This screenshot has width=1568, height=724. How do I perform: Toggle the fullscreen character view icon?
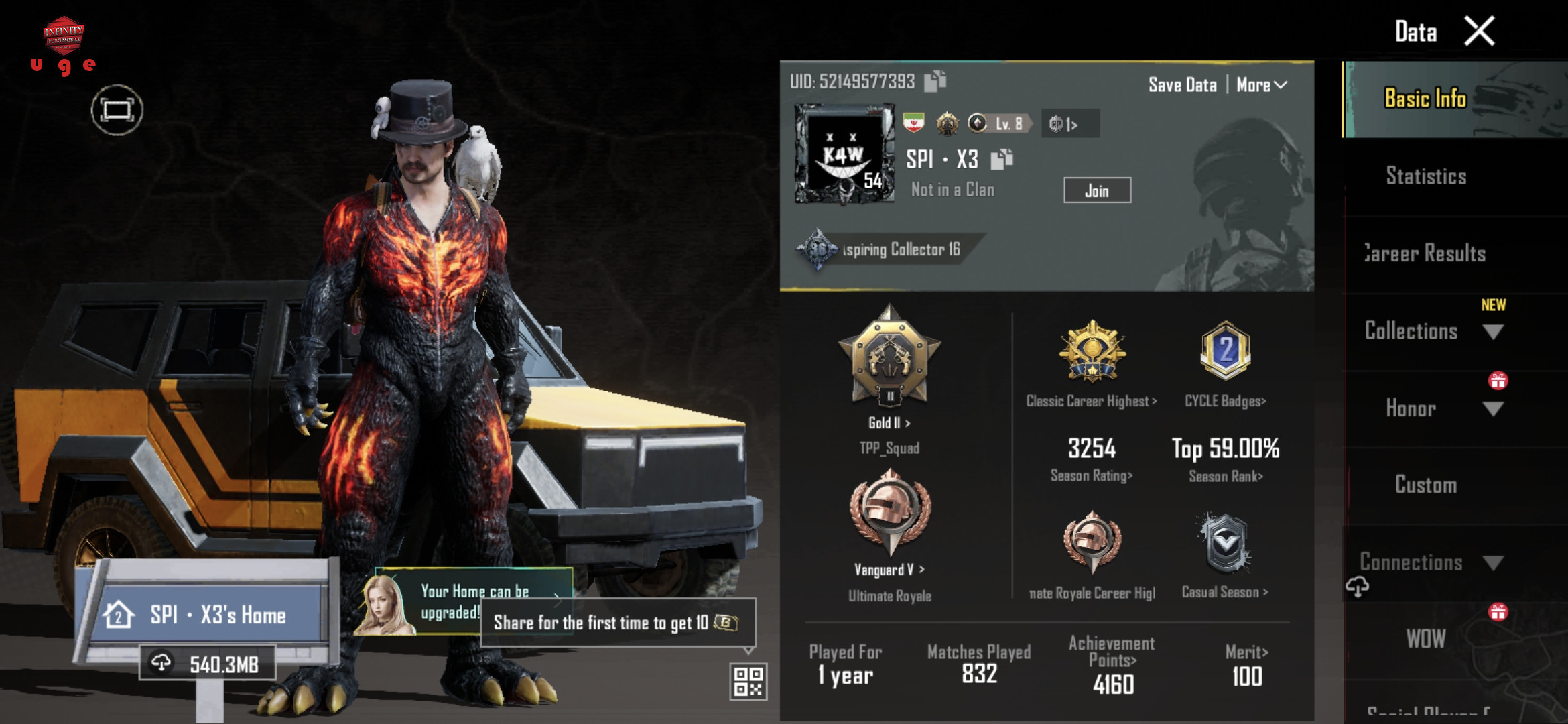(x=117, y=110)
